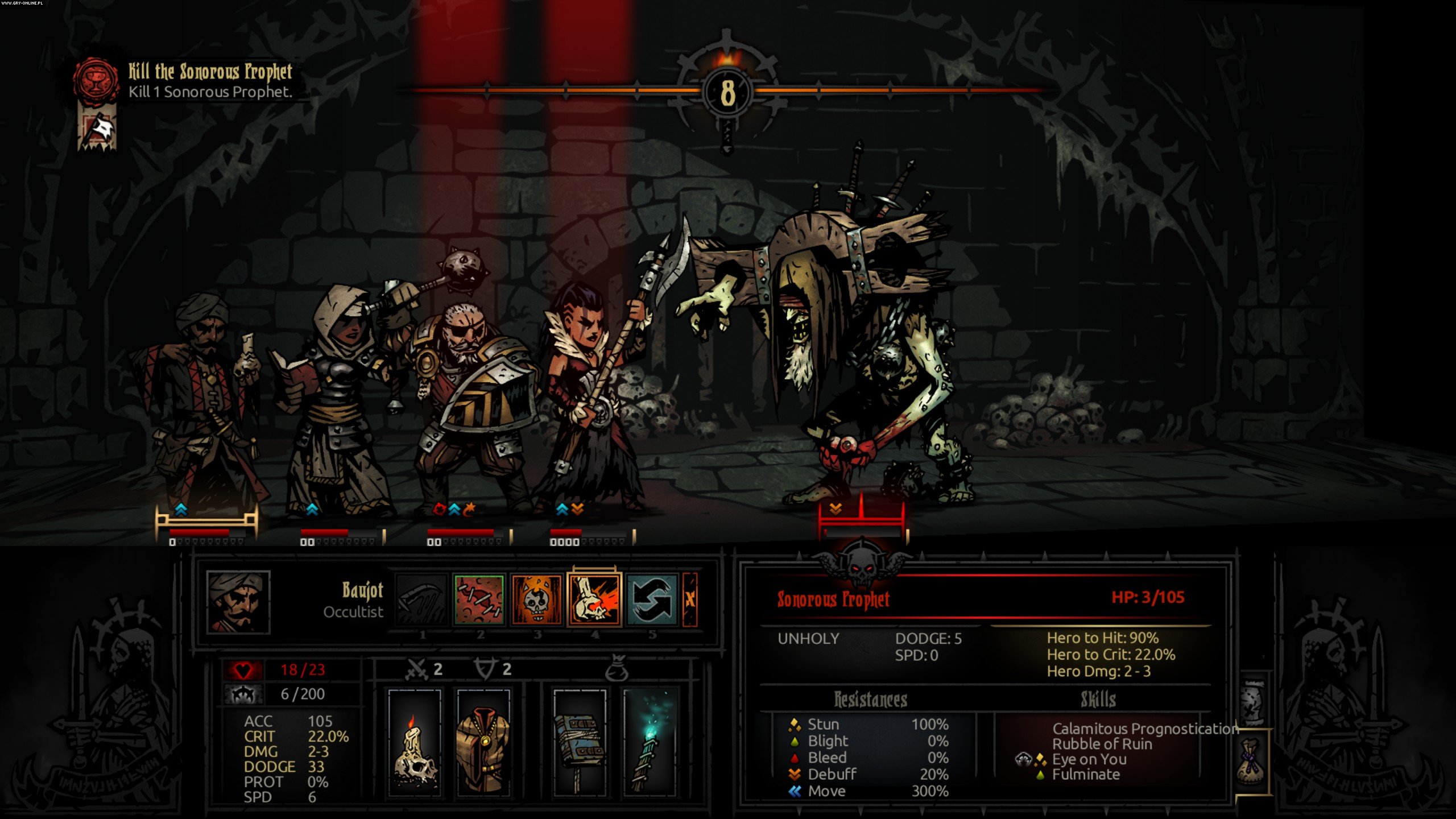The width and height of the screenshot is (1456, 819).
Task: Inspect the skull candle weapon slot
Action: tap(415, 742)
